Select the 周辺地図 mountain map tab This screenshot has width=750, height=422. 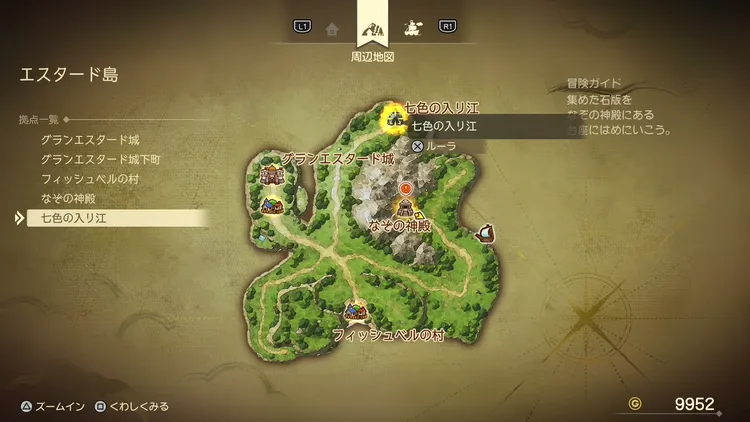(x=372, y=26)
